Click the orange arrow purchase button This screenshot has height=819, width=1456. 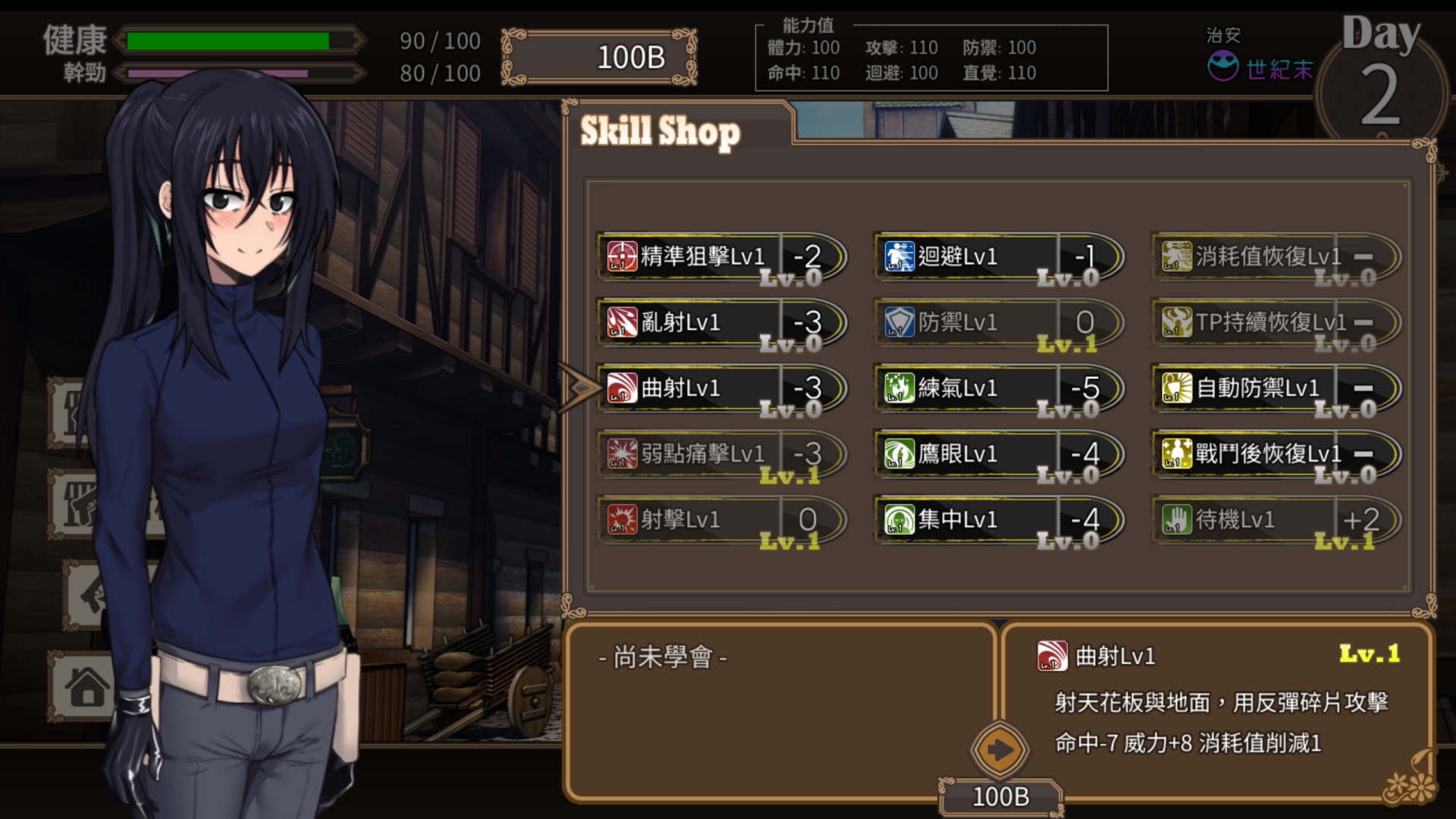coord(999,751)
